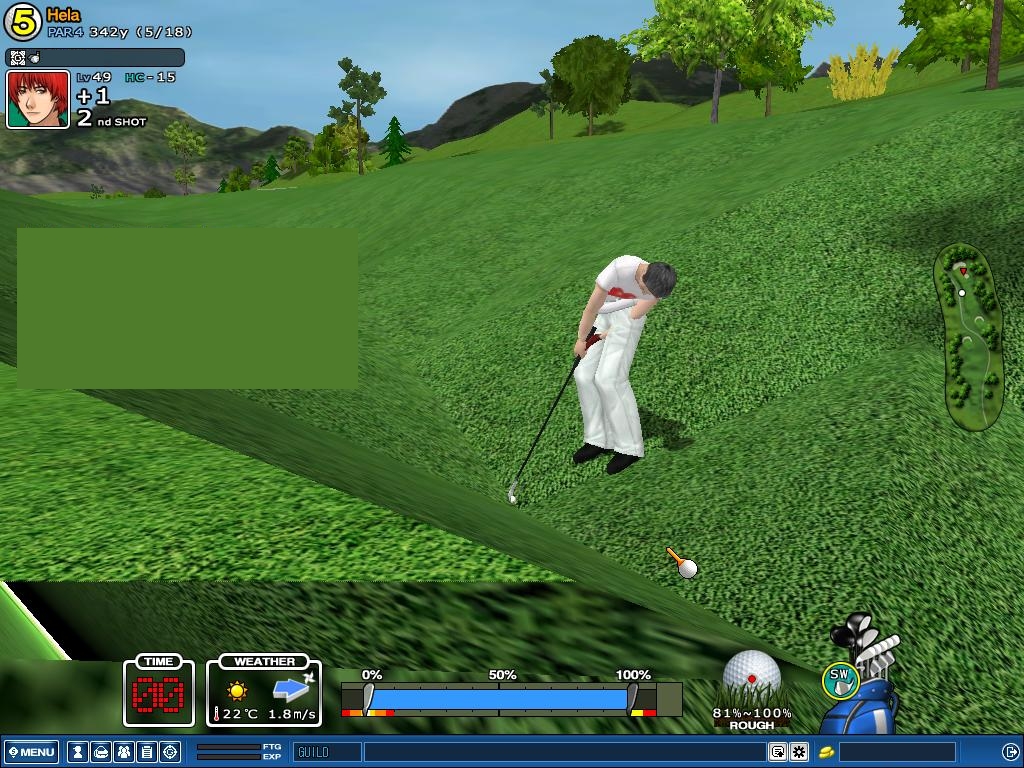Click the red-haired player portrait

tap(38, 100)
